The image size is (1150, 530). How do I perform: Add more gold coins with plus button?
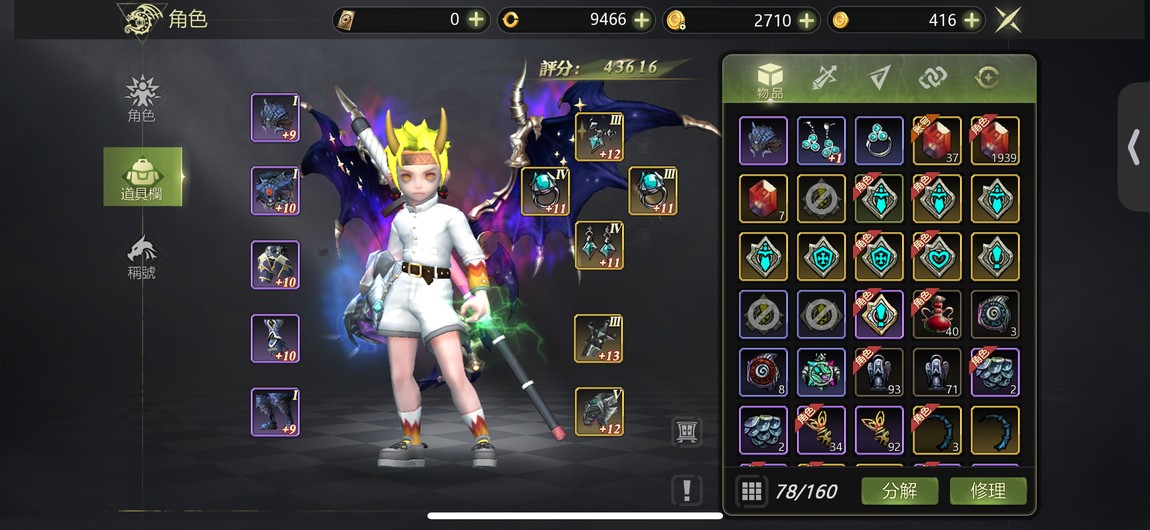point(806,19)
